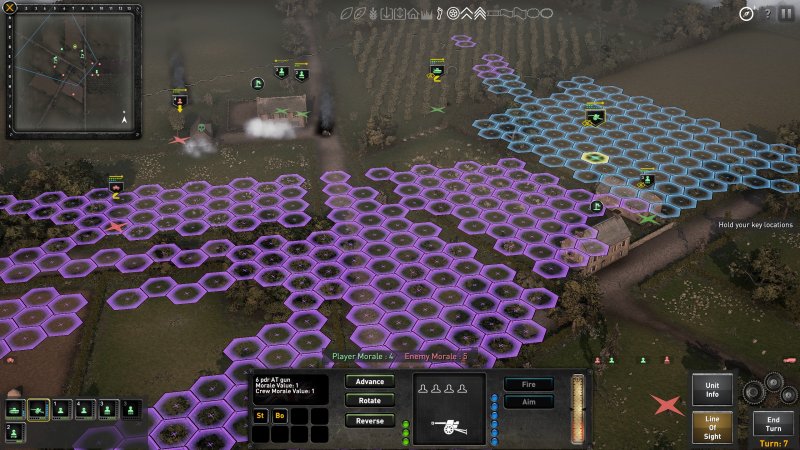Close the minimap with the orange X
Viewport: 800px width, 450px height.
pos(9,8)
